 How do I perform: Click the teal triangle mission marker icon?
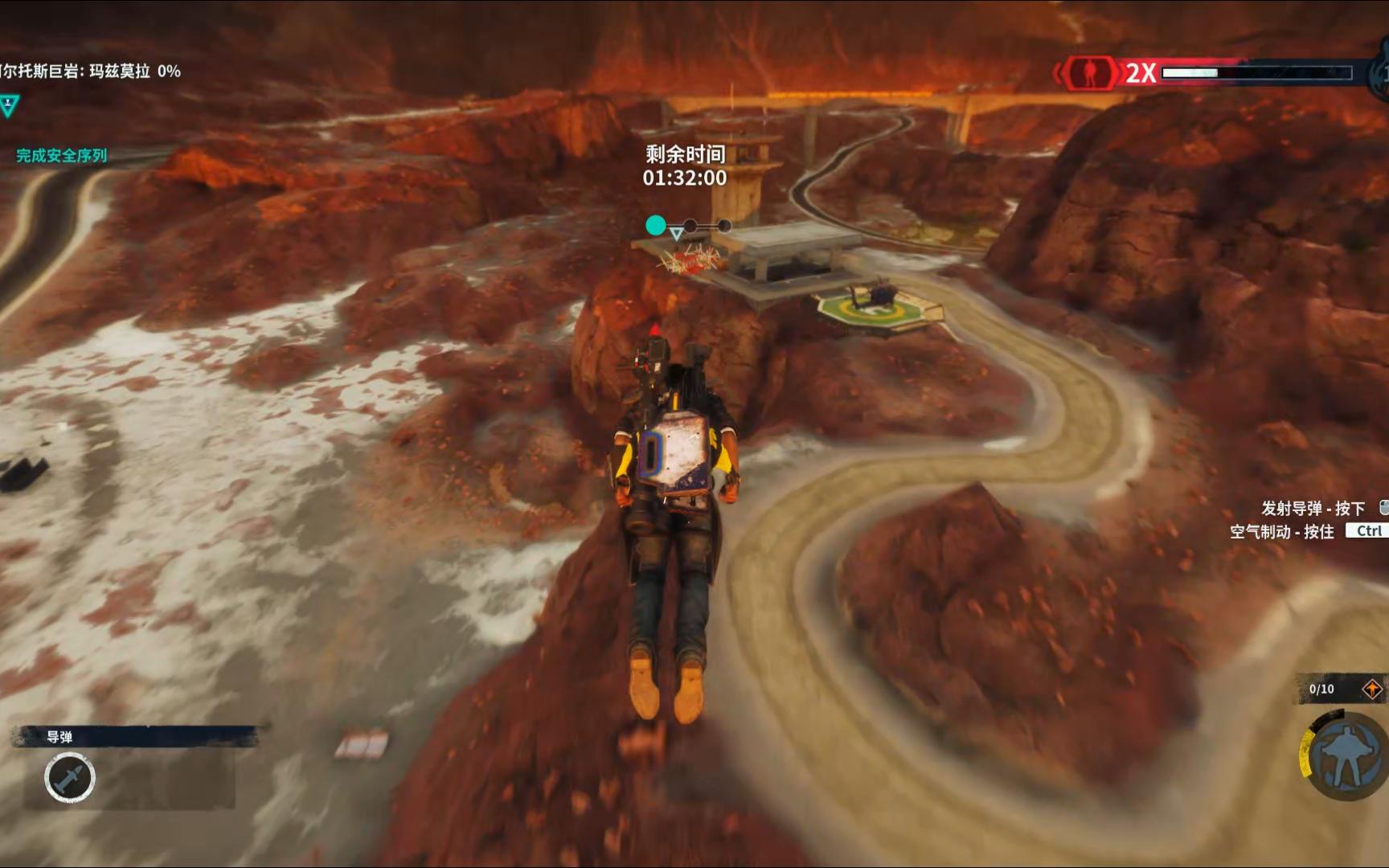(9, 105)
